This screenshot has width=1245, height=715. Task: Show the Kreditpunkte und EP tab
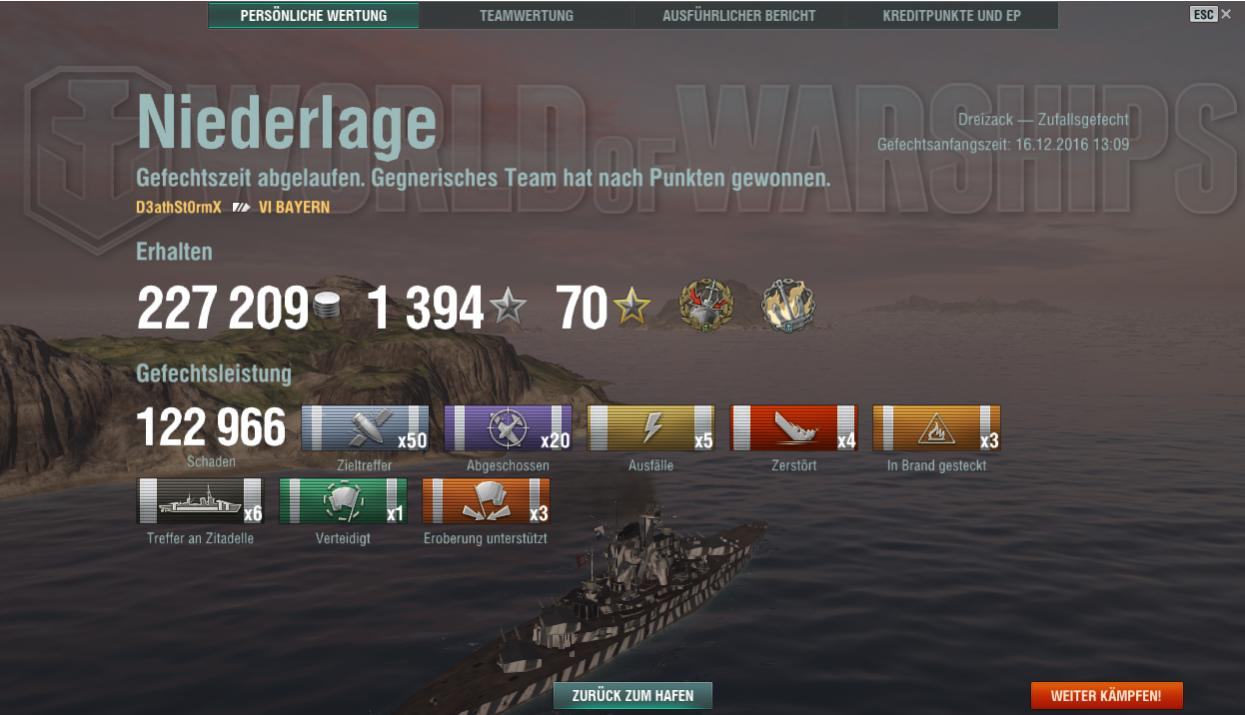click(x=951, y=16)
